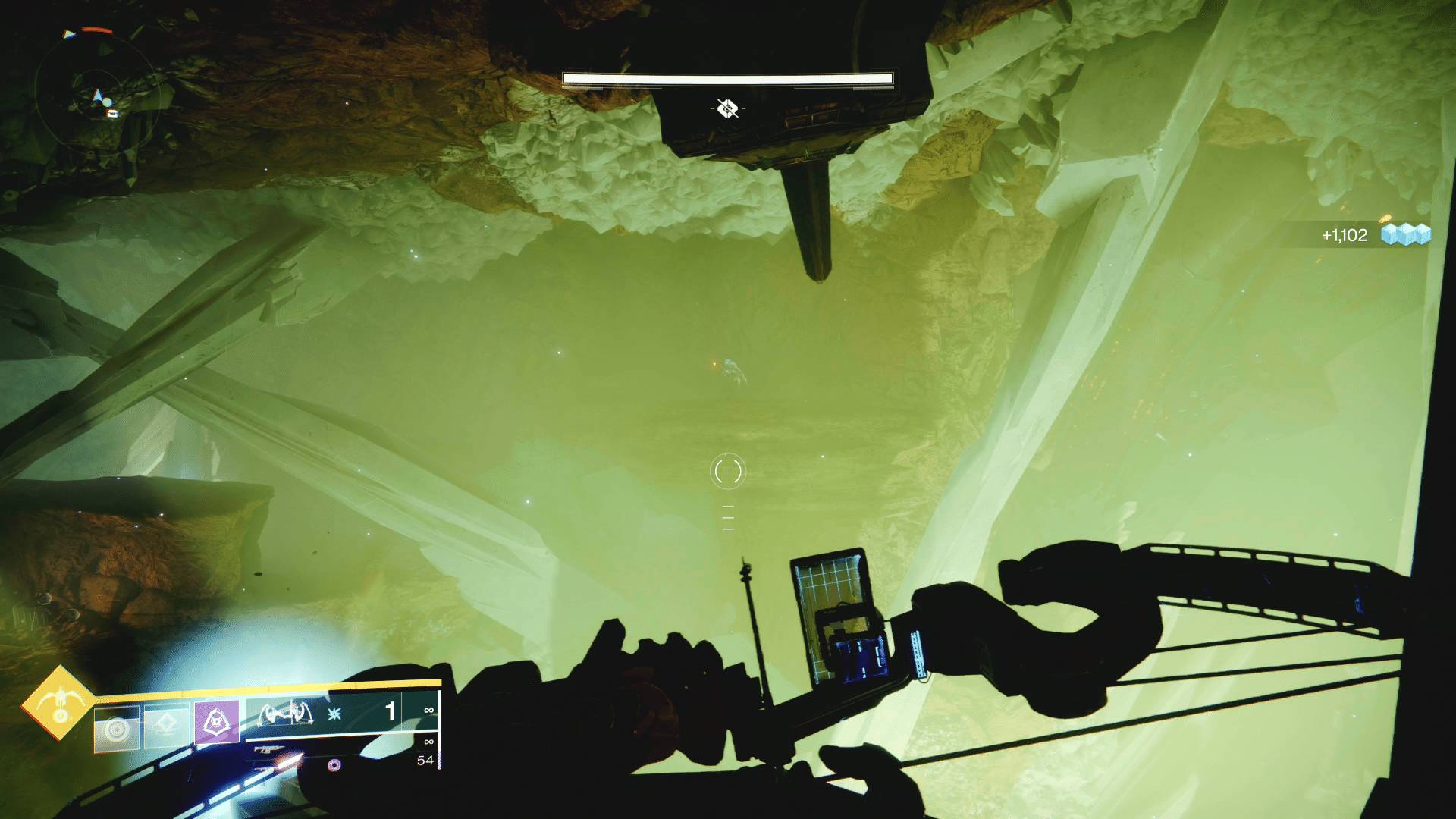The height and width of the screenshot is (819, 1456).
Task: Click the purple Barricade class ability icon
Action: coord(217,720)
